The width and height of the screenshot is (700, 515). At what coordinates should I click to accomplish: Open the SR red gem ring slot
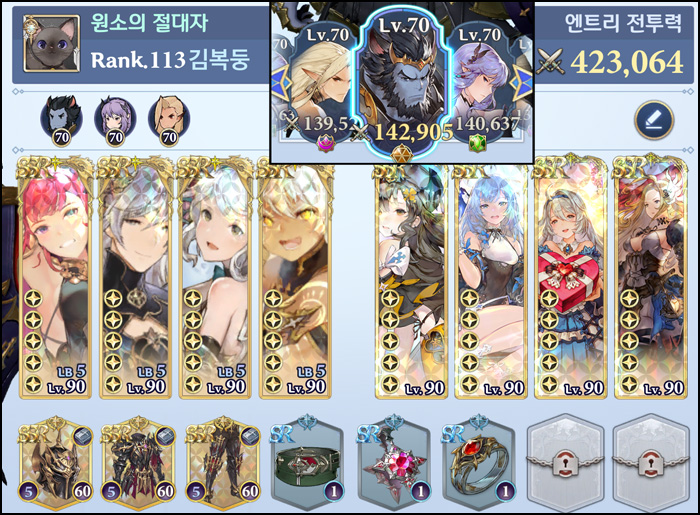pos(478,462)
